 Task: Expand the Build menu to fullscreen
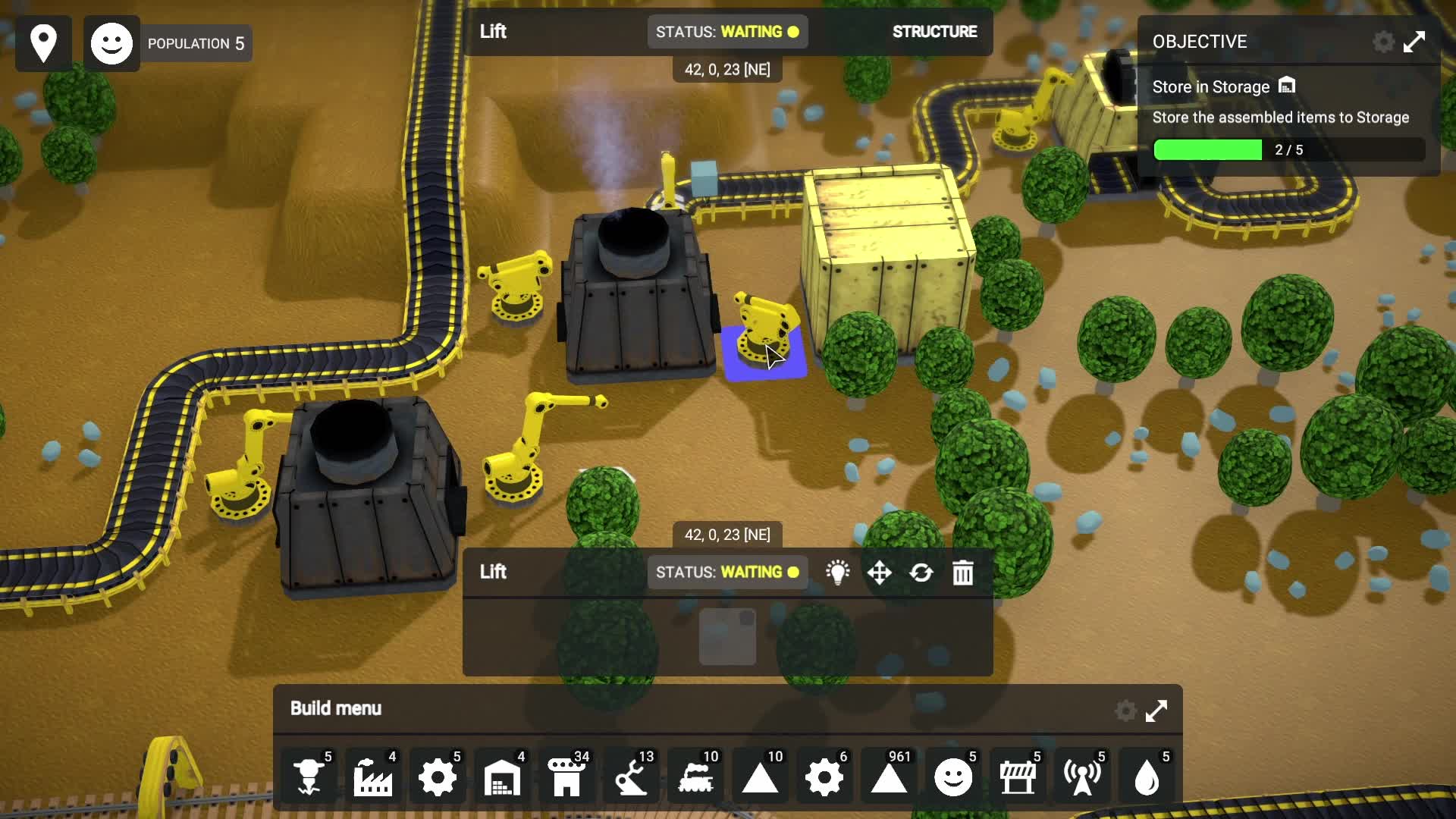(x=1156, y=711)
